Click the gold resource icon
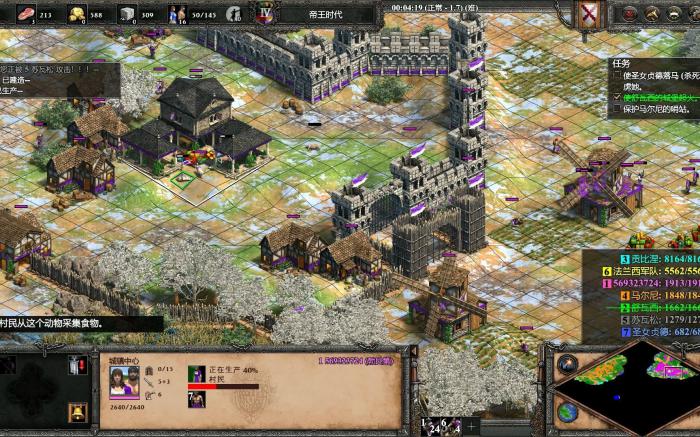The width and height of the screenshot is (700, 437). click(x=76, y=14)
